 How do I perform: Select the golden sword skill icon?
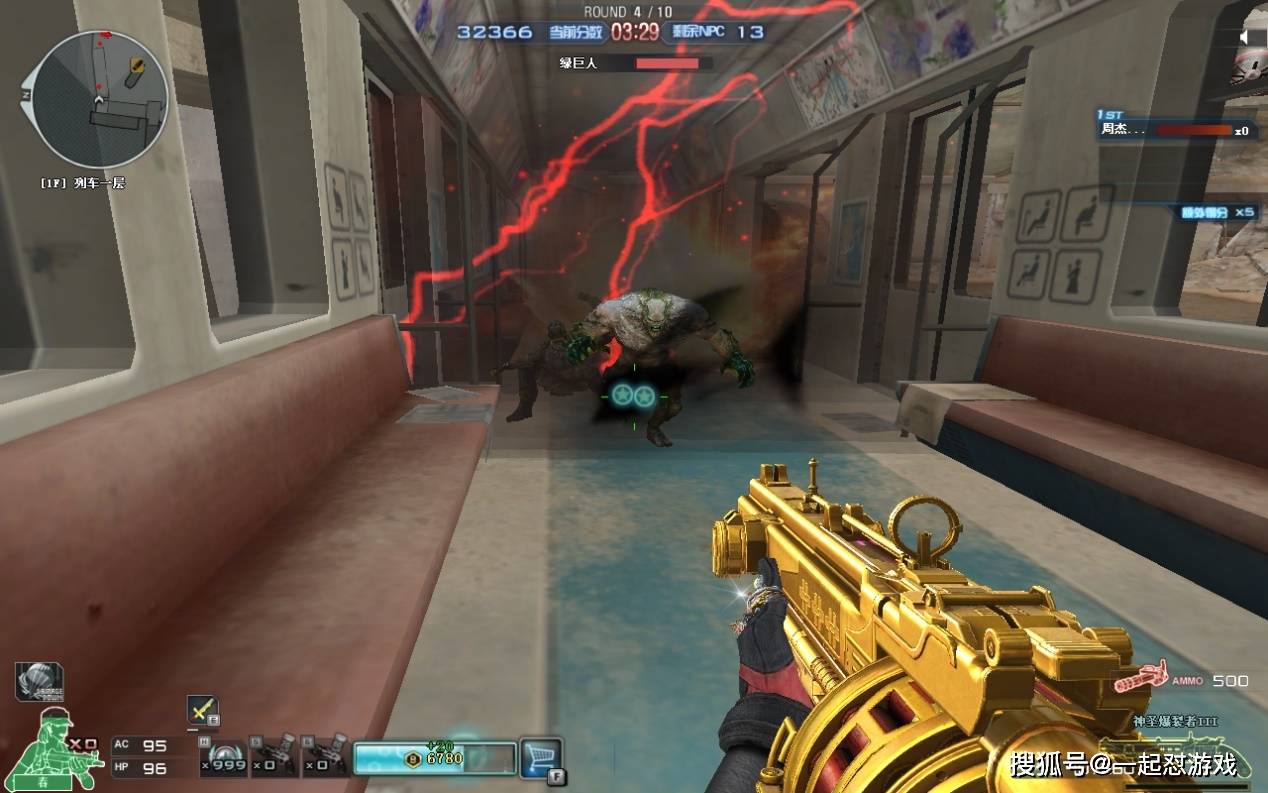[x=202, y=709]
